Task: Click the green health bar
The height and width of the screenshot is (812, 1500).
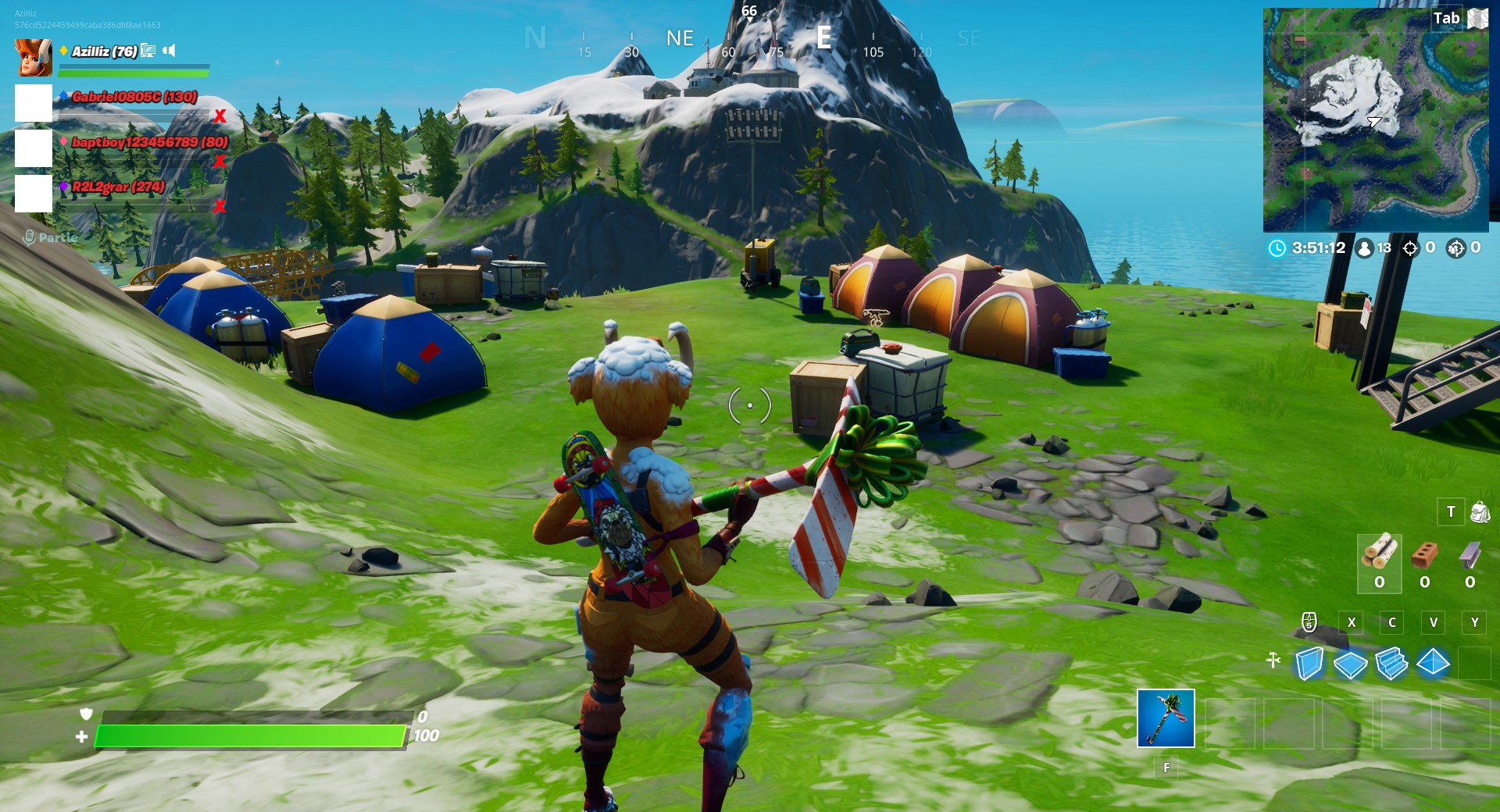Action: (x=250, y=734)
